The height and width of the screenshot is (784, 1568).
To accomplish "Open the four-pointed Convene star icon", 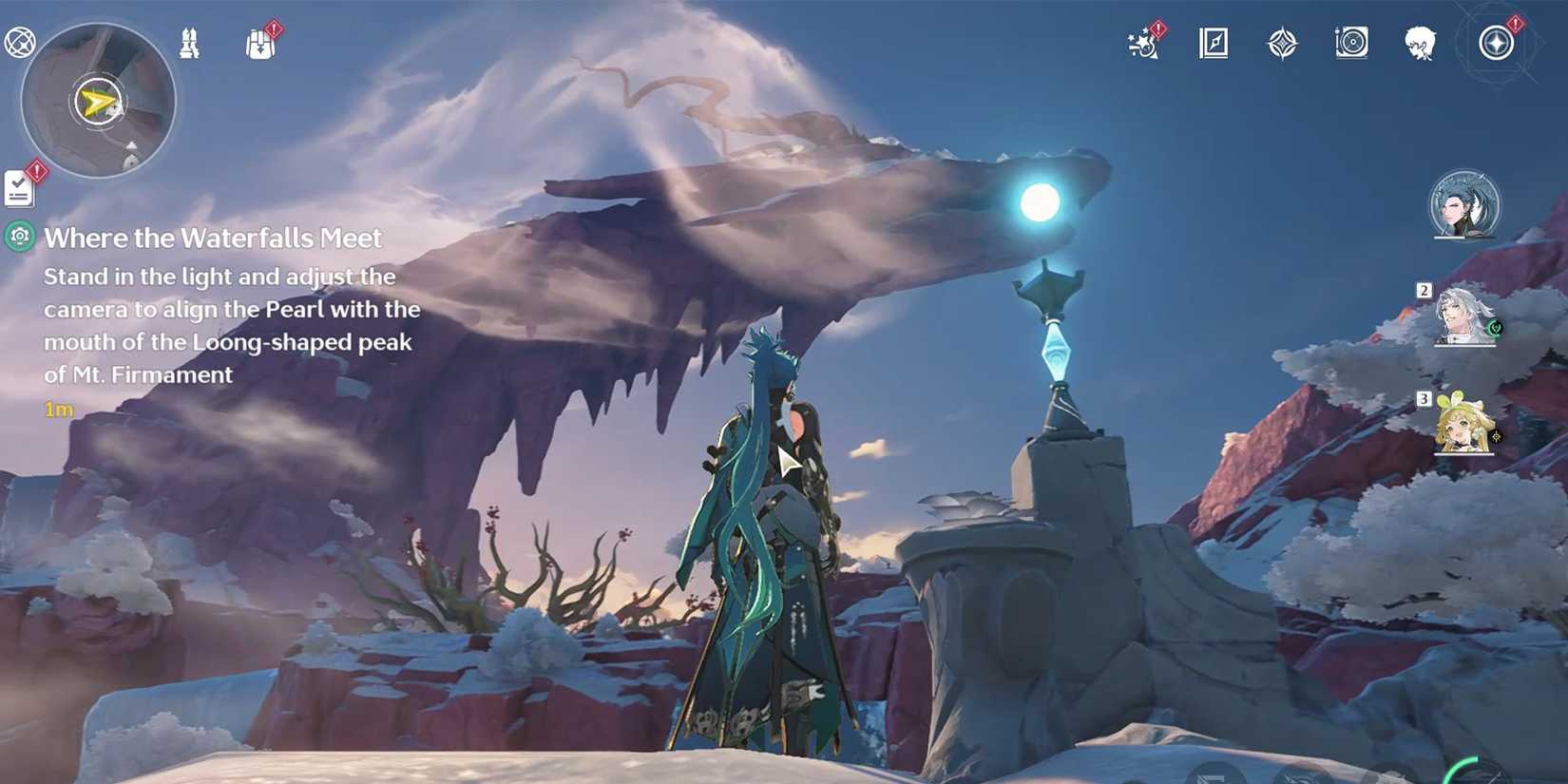I will [x=1283, y=42].
